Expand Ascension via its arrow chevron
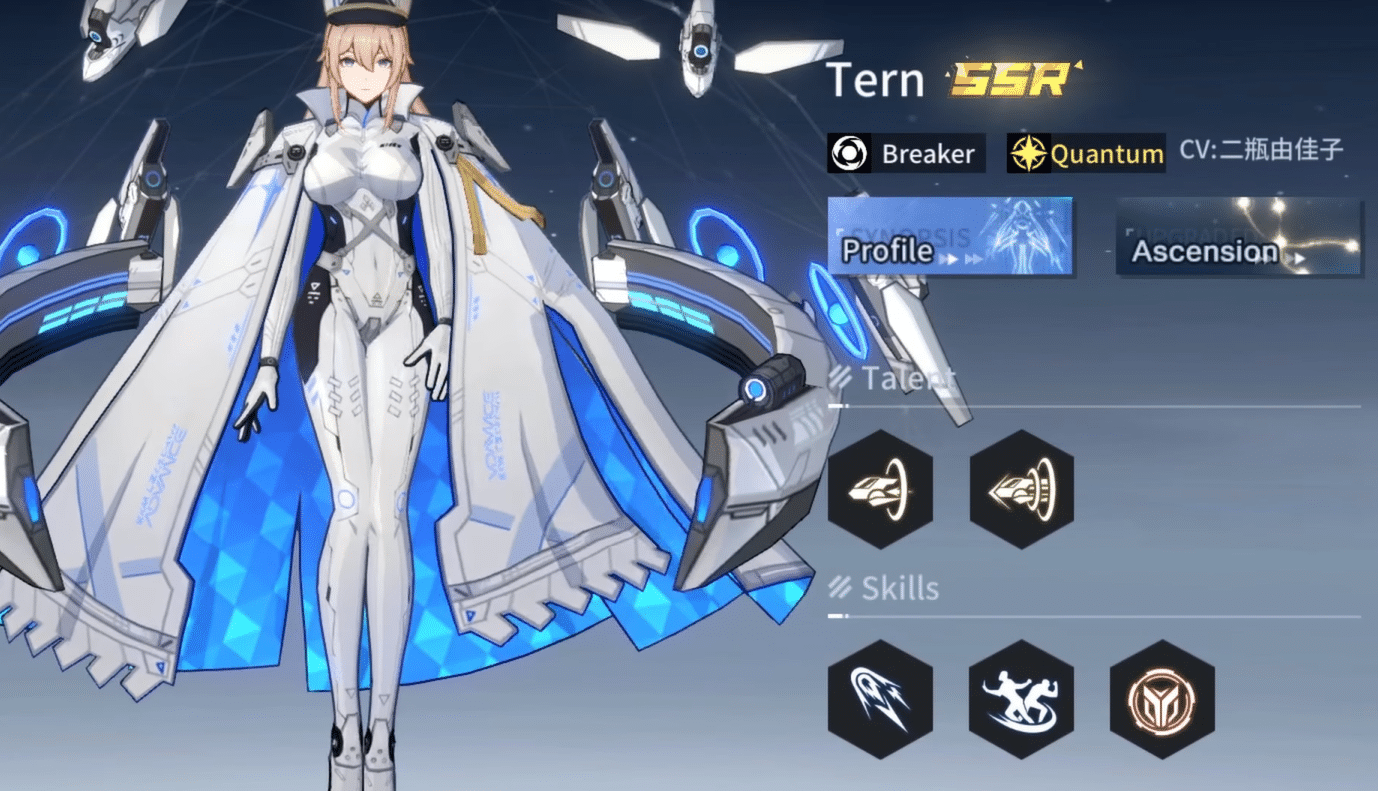The height and width of the screenshot is (791, 1378). click(x=1297, y=260)
